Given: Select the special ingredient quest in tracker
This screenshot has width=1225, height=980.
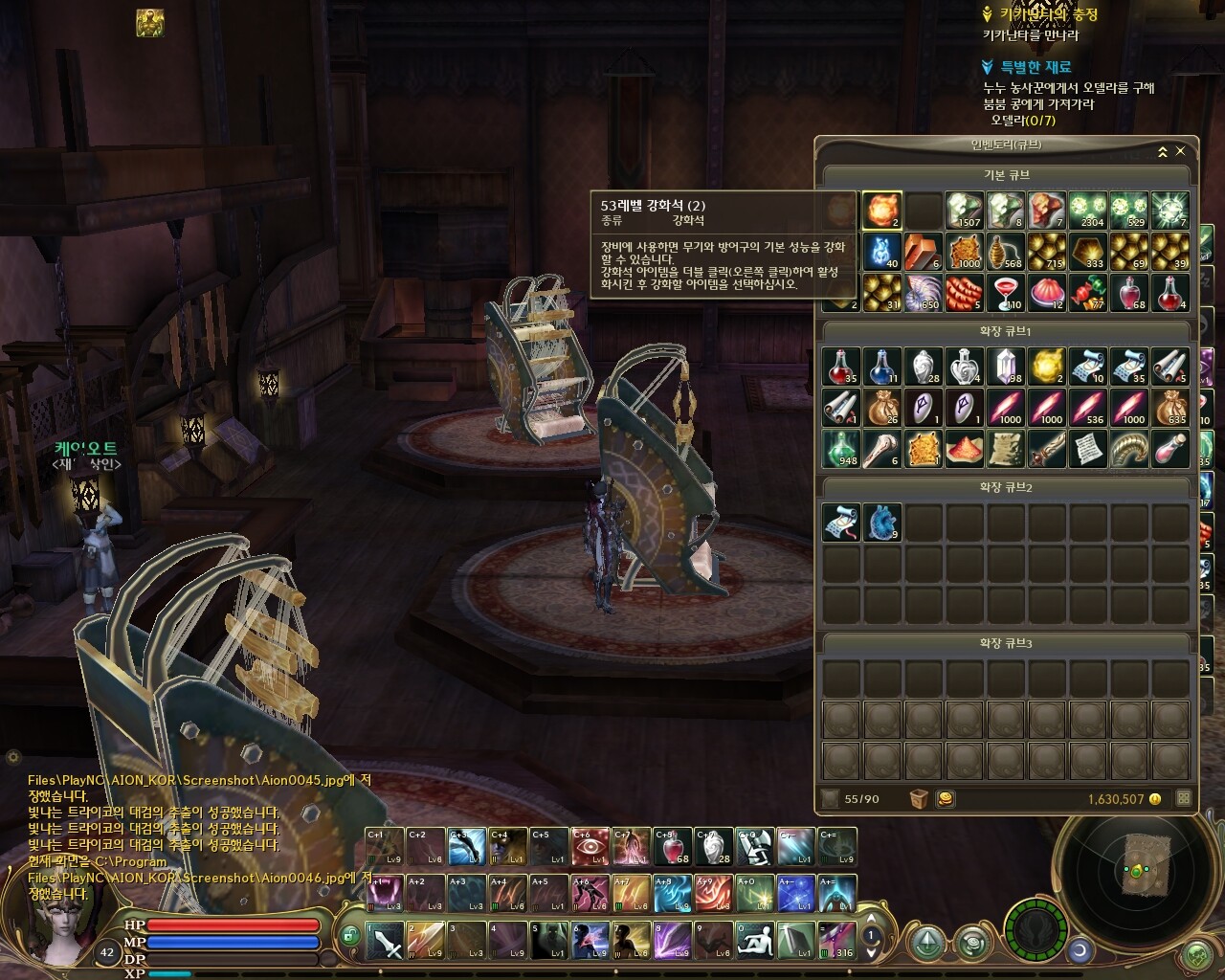Looking at the screenshot, I should tap(1036, 67).
